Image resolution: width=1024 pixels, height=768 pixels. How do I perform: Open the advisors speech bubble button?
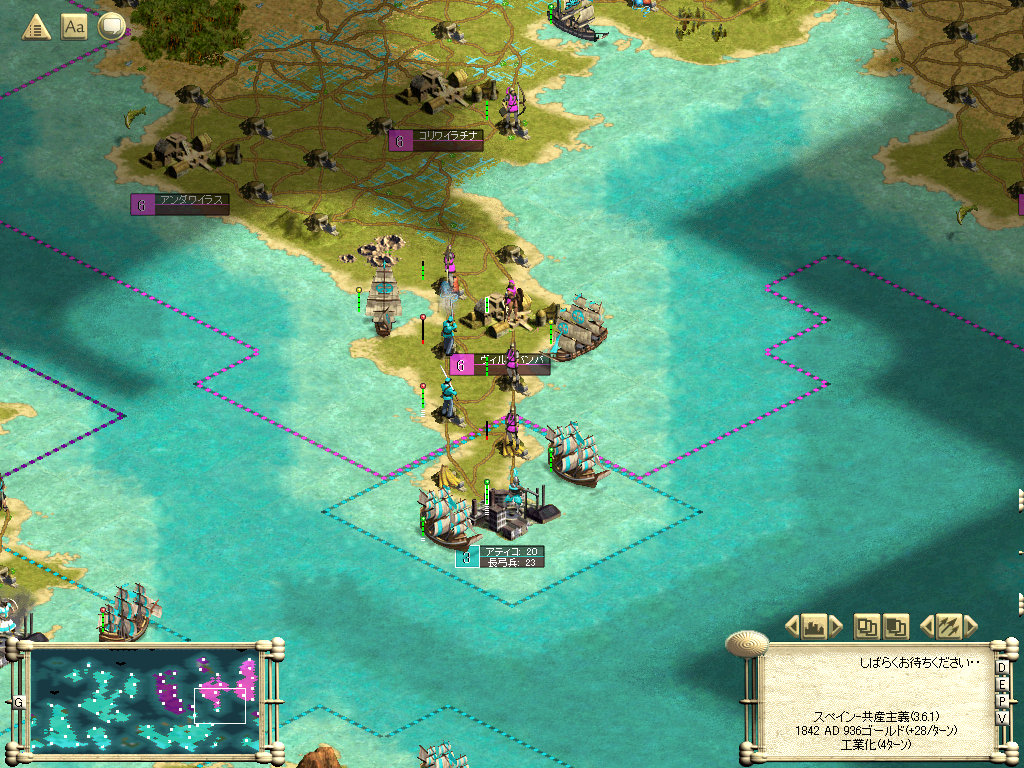tap(111, 27)
